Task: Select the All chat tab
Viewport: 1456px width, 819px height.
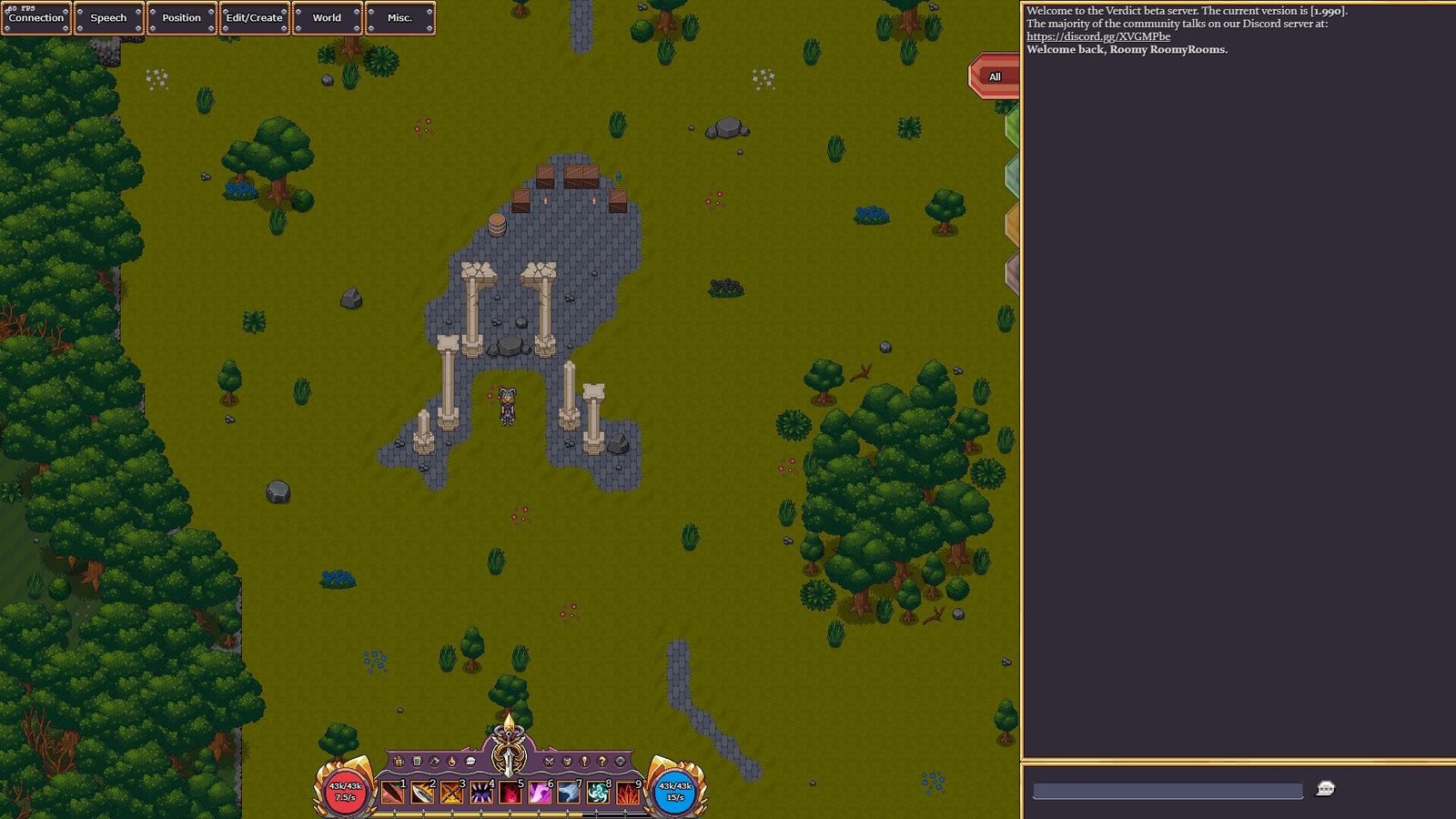Action: (995, 76)
